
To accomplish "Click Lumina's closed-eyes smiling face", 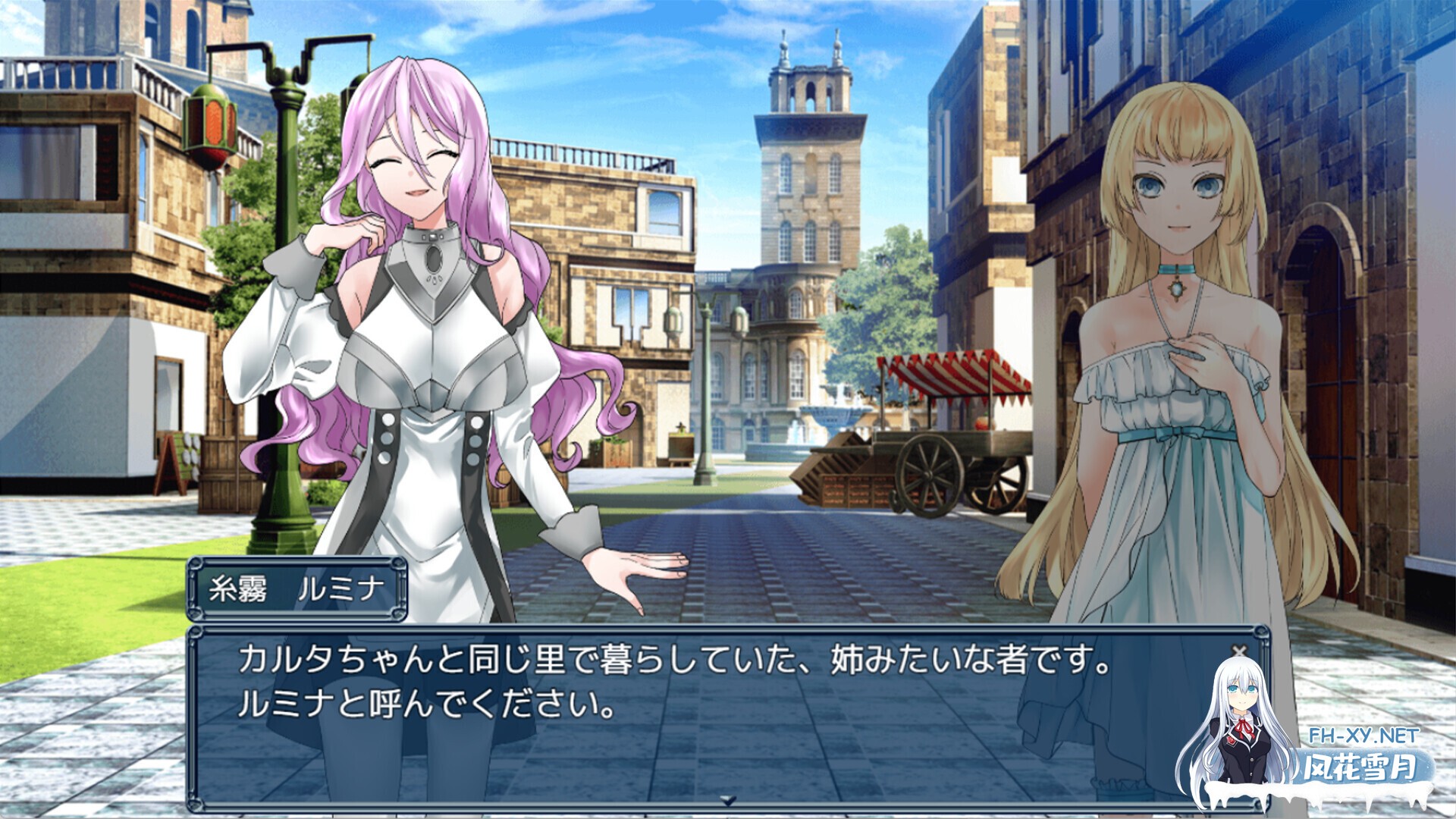I will (413, 171).
